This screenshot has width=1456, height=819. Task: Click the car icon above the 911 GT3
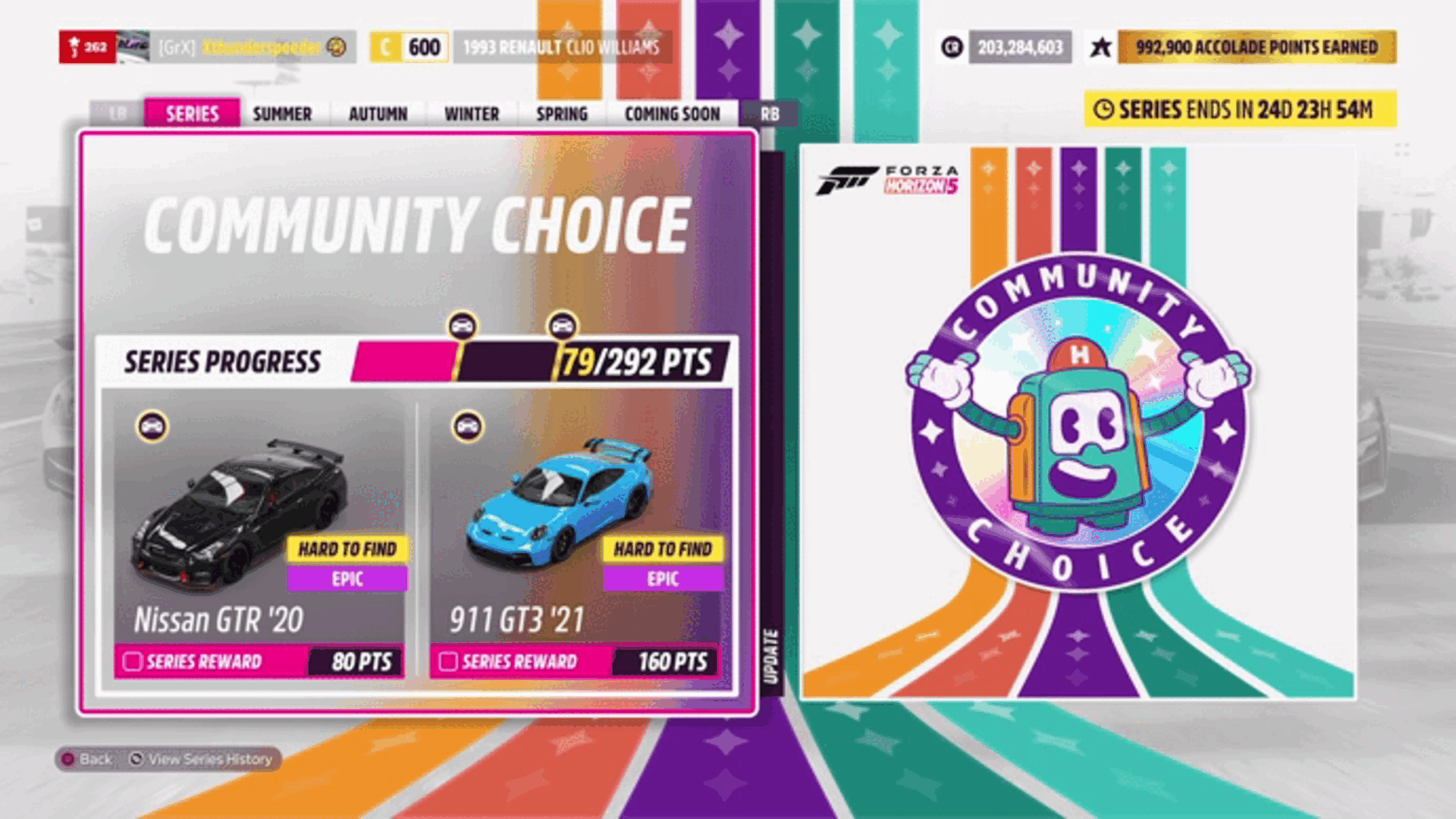(467, 427)
